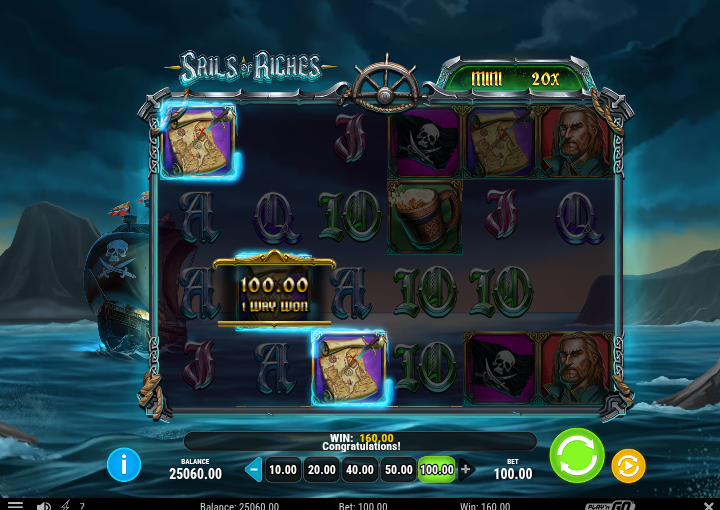
Task: Increase the bet with the plus button
Action: 465,469
